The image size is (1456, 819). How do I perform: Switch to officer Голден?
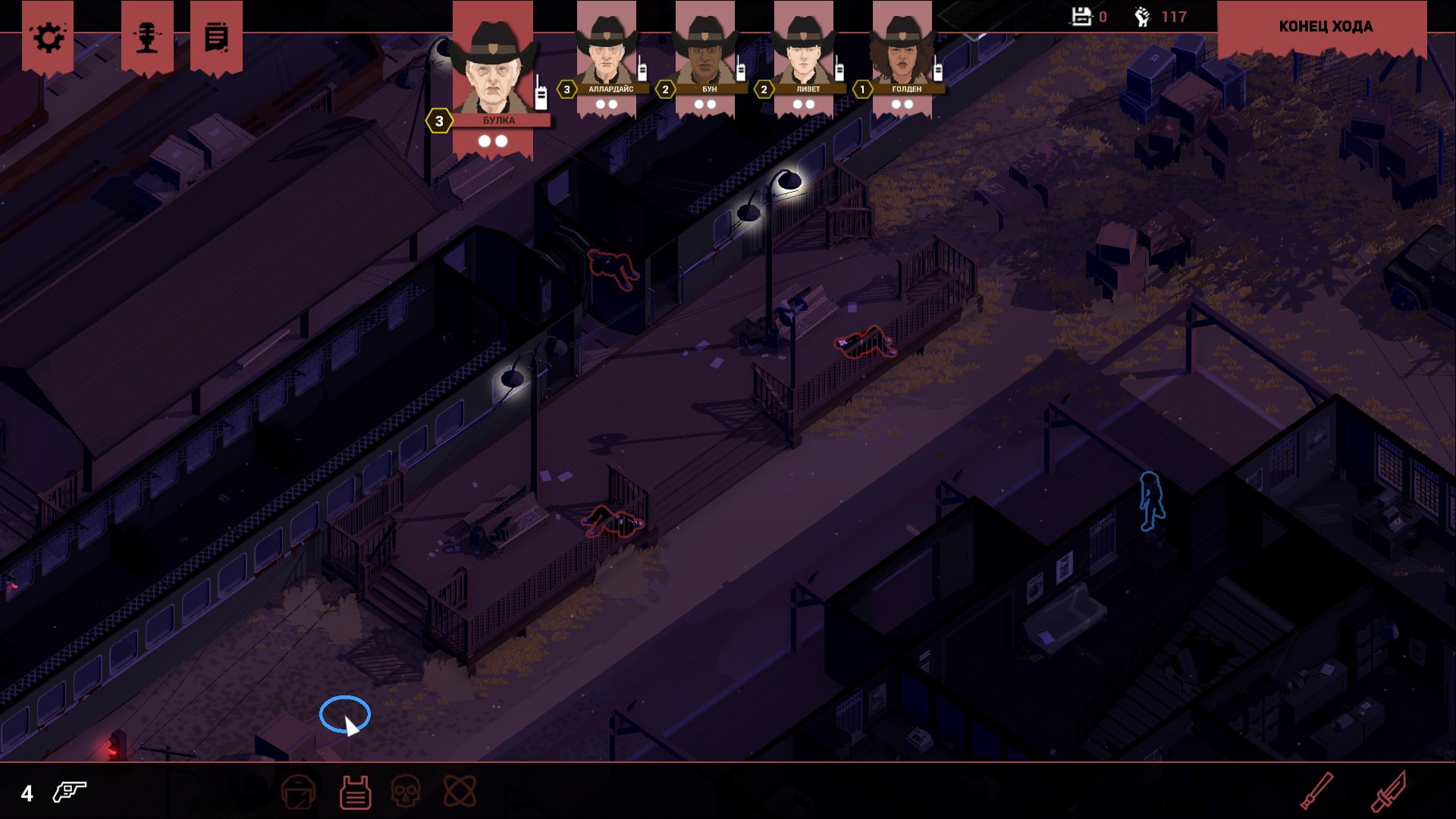902,53
